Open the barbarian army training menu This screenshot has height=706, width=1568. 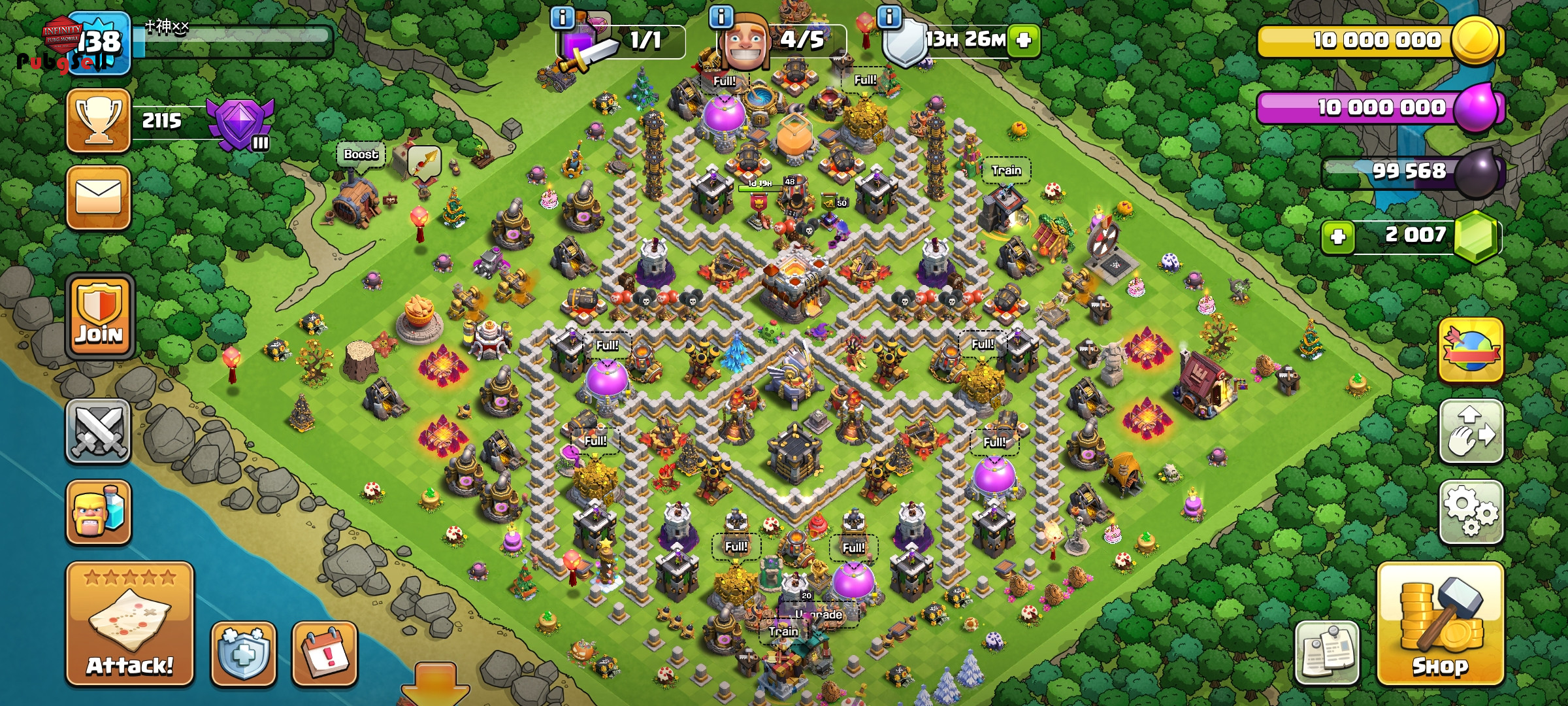tap(98, 512)
